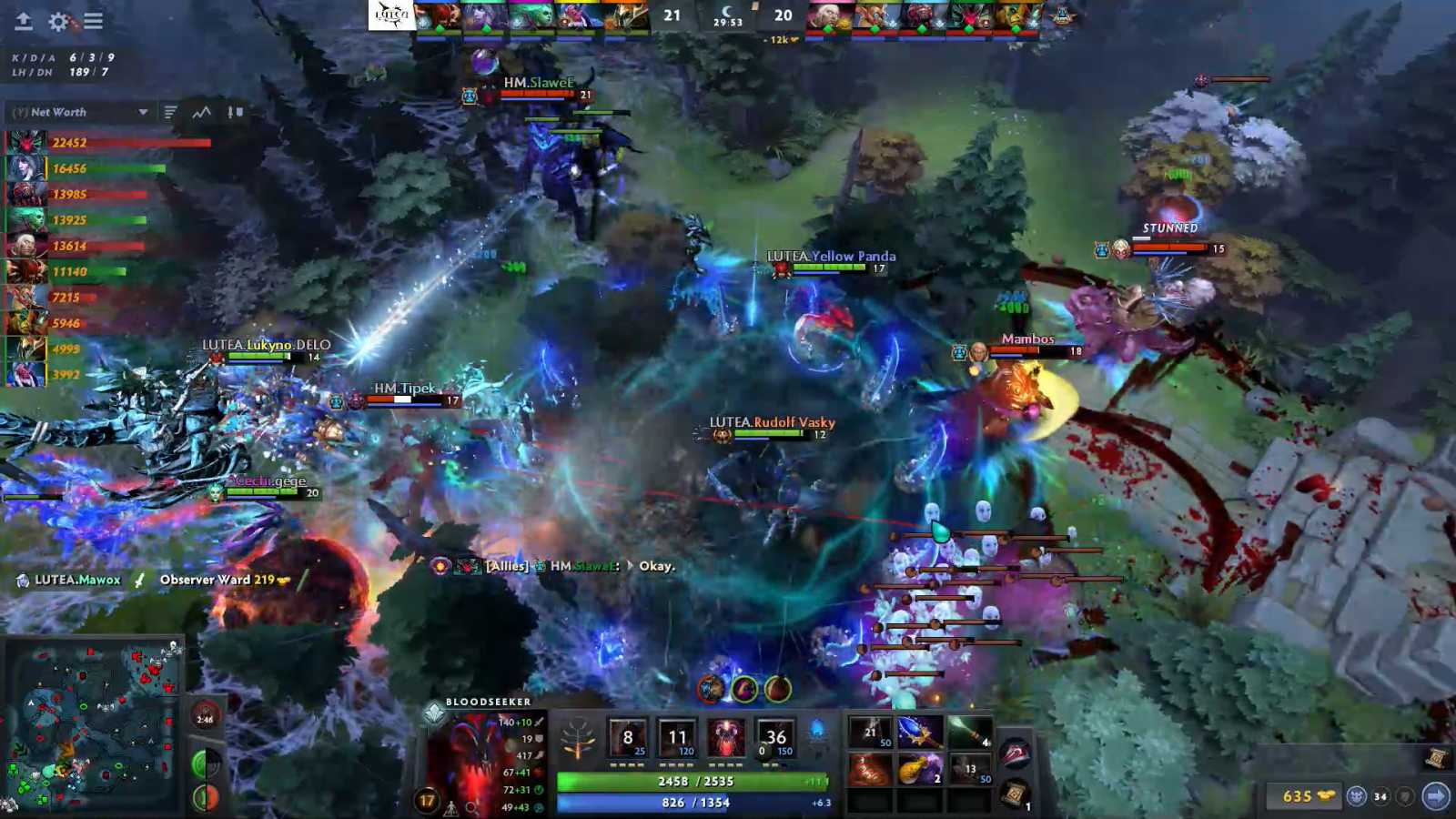Image resolution: width=1456 pixels, height=819 pixels.
Task: Open the talent tree icon
Action: pos(579,739)
